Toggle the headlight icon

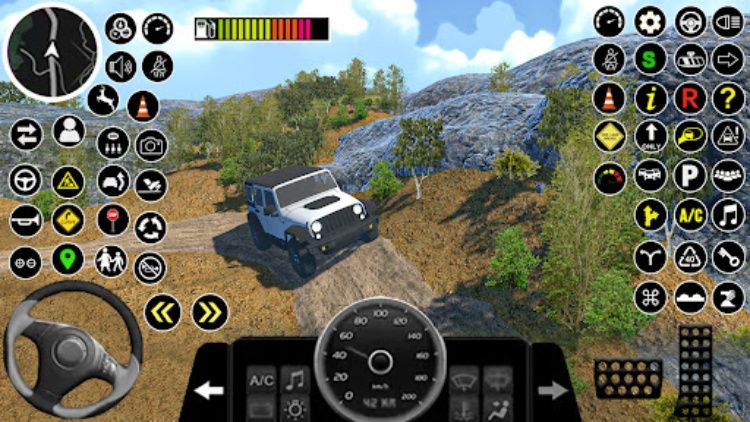(727, 20)
